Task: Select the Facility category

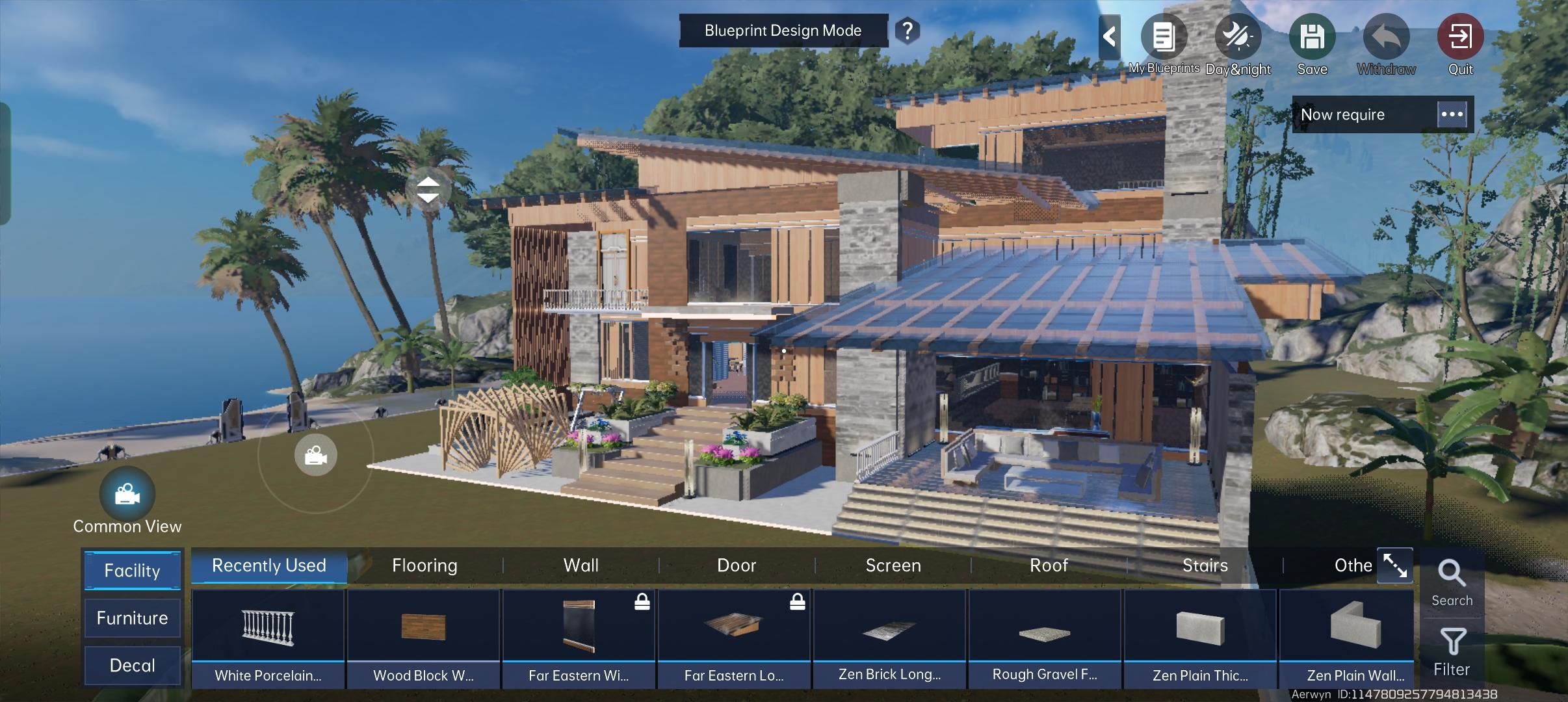Action: click(133, 571)
